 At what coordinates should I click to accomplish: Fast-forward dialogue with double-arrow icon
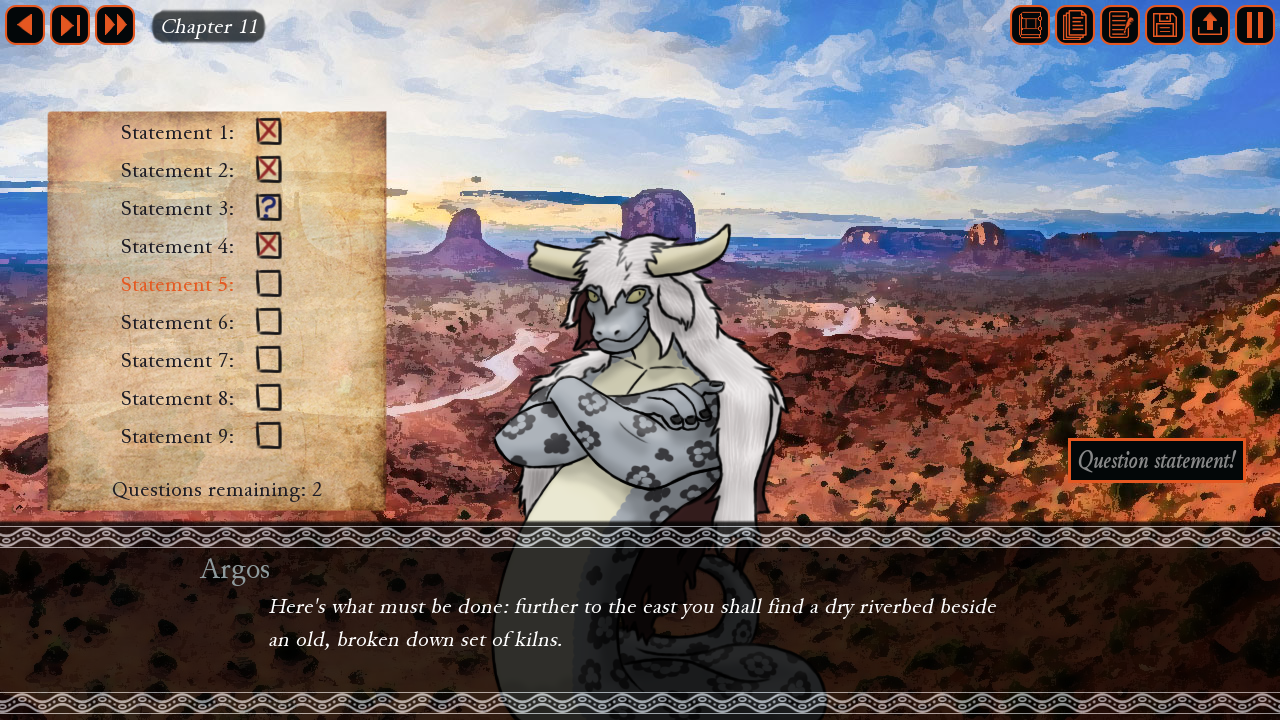(x=115, y=25)
